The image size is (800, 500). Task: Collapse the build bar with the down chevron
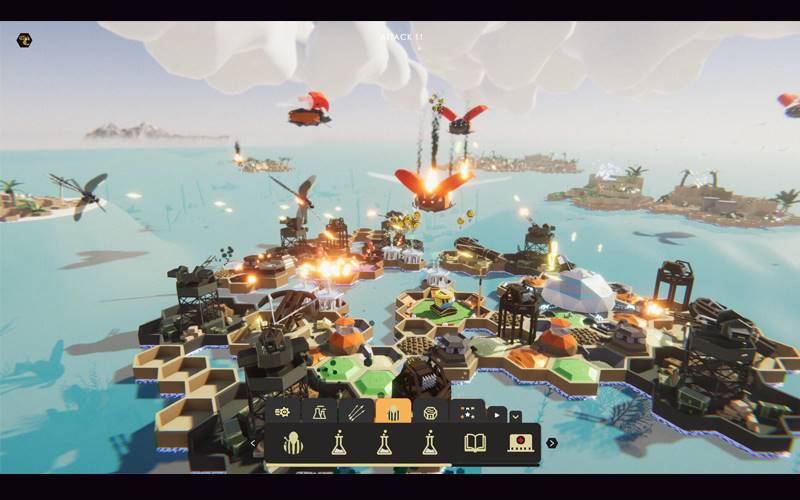[x=515, y=416]
